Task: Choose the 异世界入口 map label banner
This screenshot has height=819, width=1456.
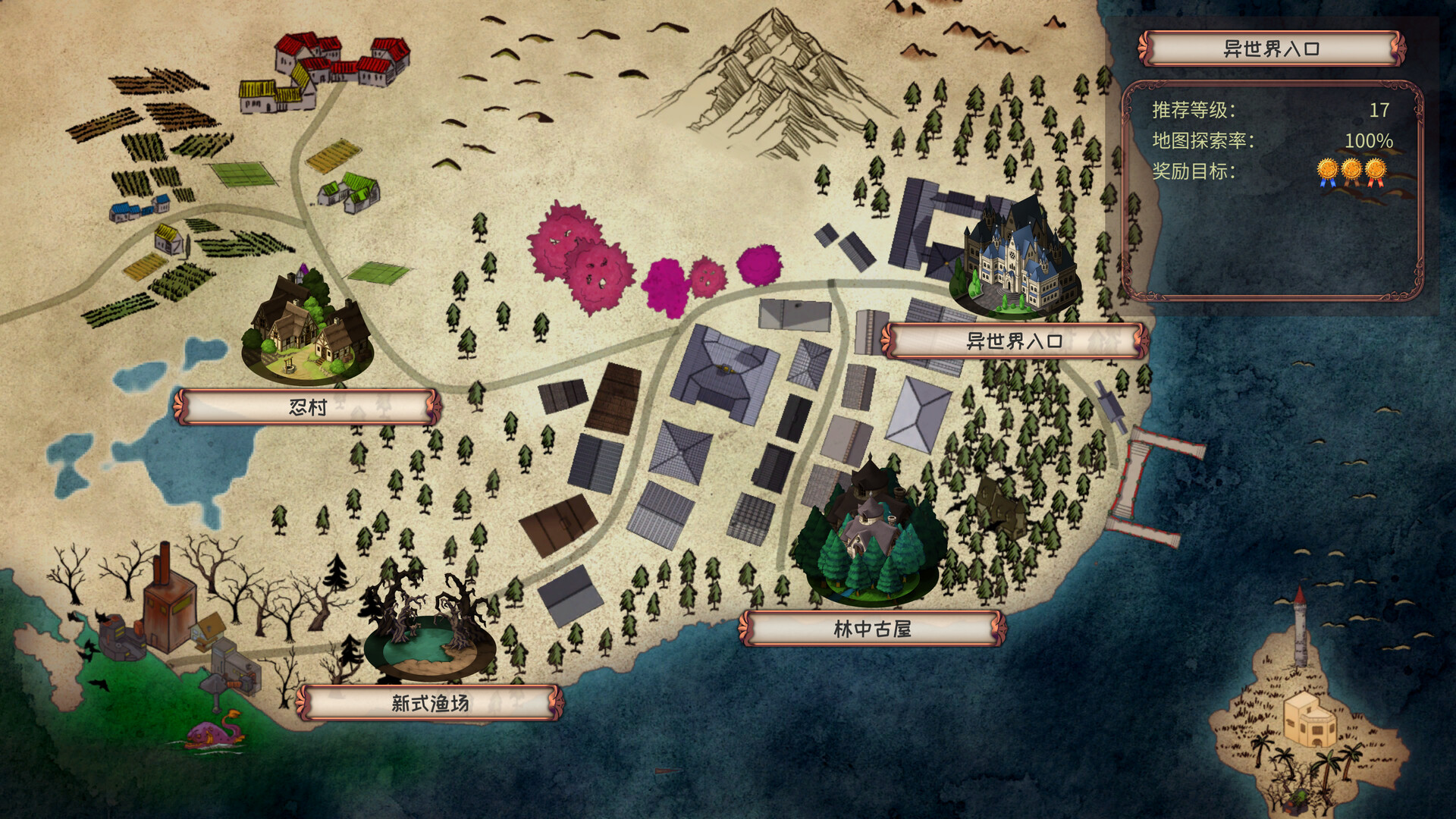Action: (x=1013, y=341)
